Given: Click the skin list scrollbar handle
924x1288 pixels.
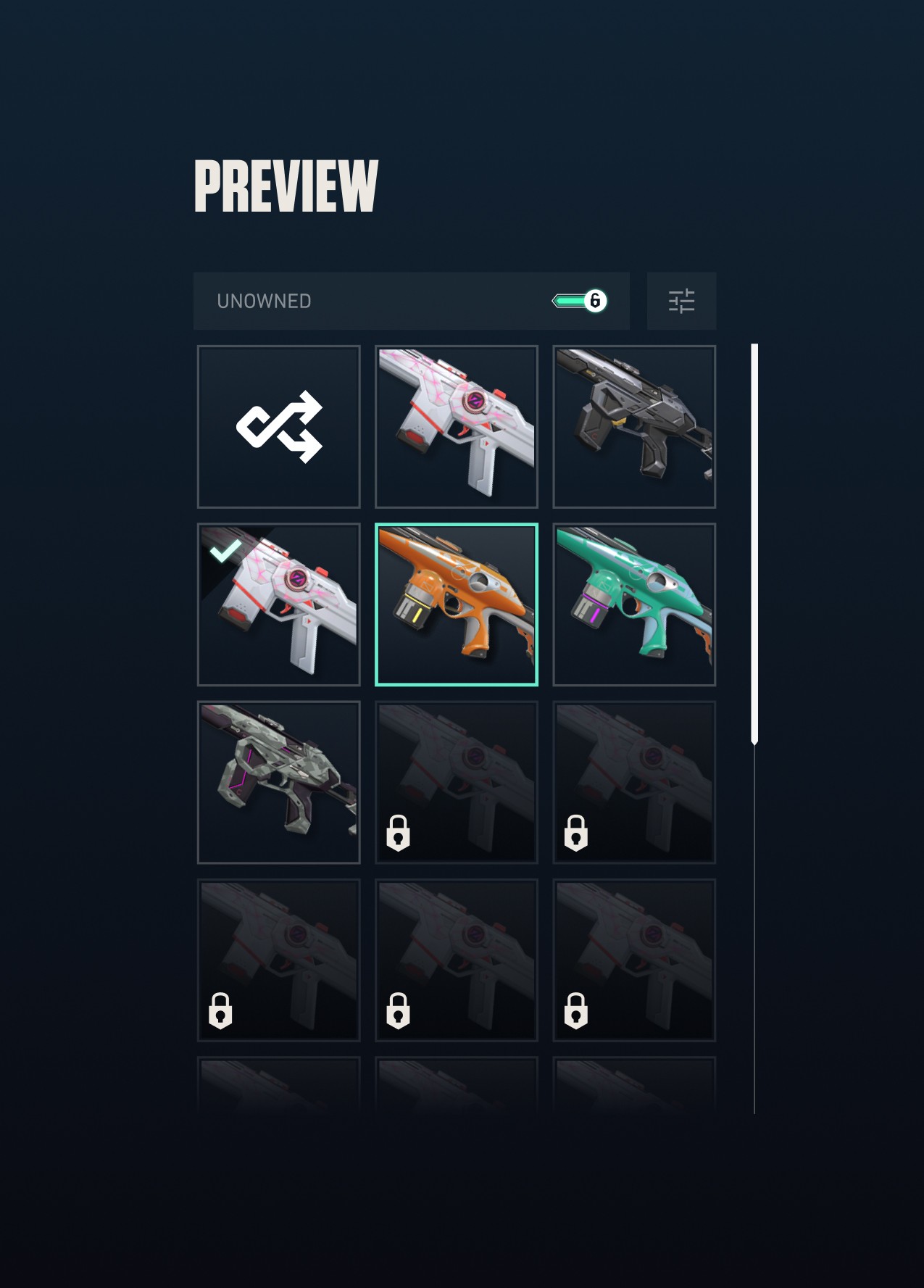Looking at the screenshot, I should point(754,544).
